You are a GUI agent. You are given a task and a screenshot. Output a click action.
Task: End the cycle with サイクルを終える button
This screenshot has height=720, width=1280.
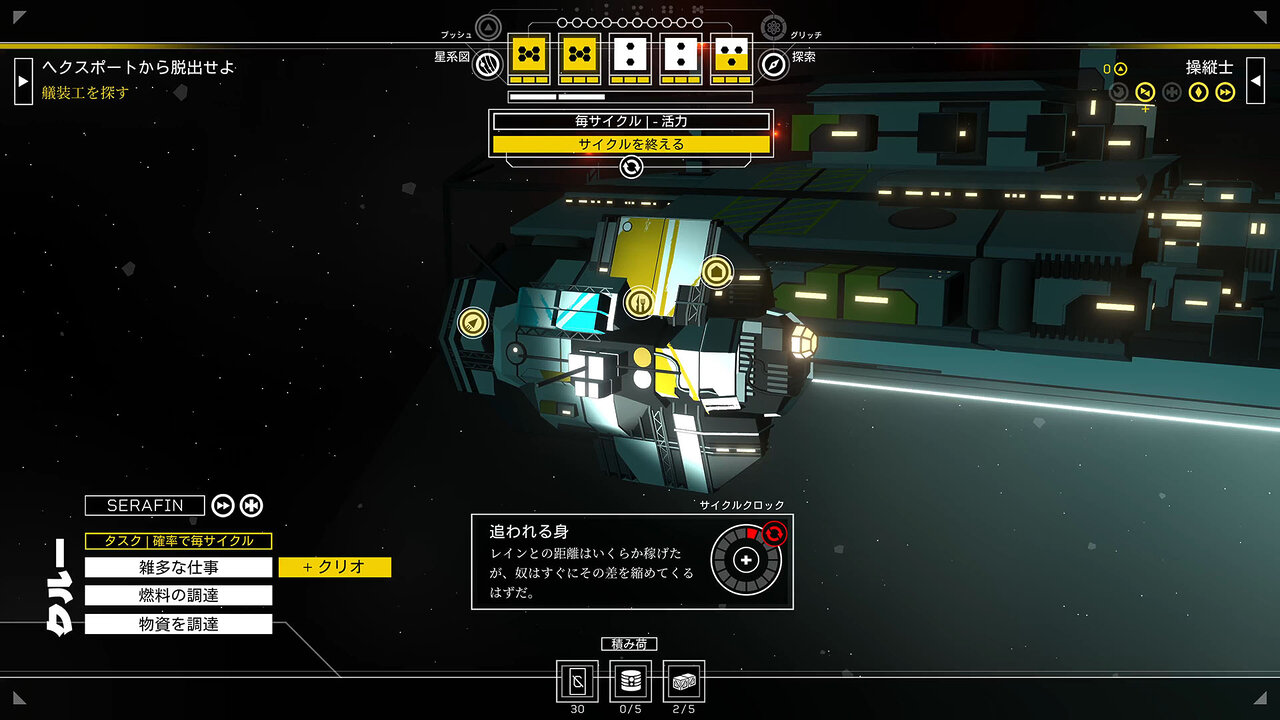[x=631, y=144]
